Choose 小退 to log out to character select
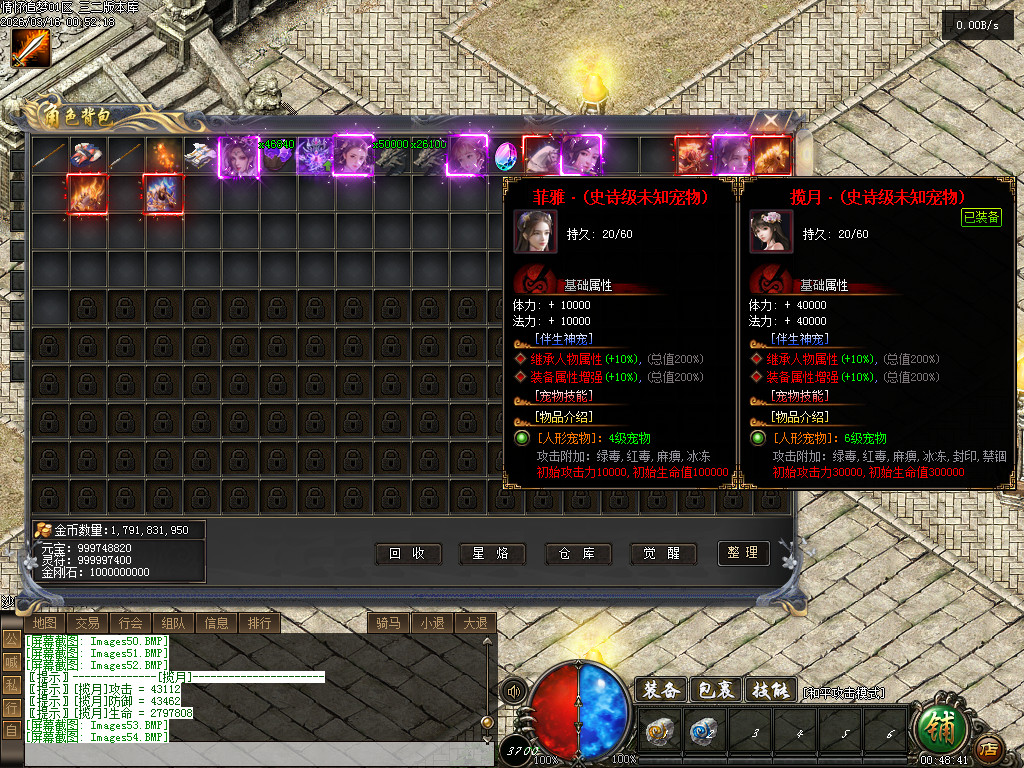Image resolution: width=1024 pixels, height=768 pixels. point(431,623)
